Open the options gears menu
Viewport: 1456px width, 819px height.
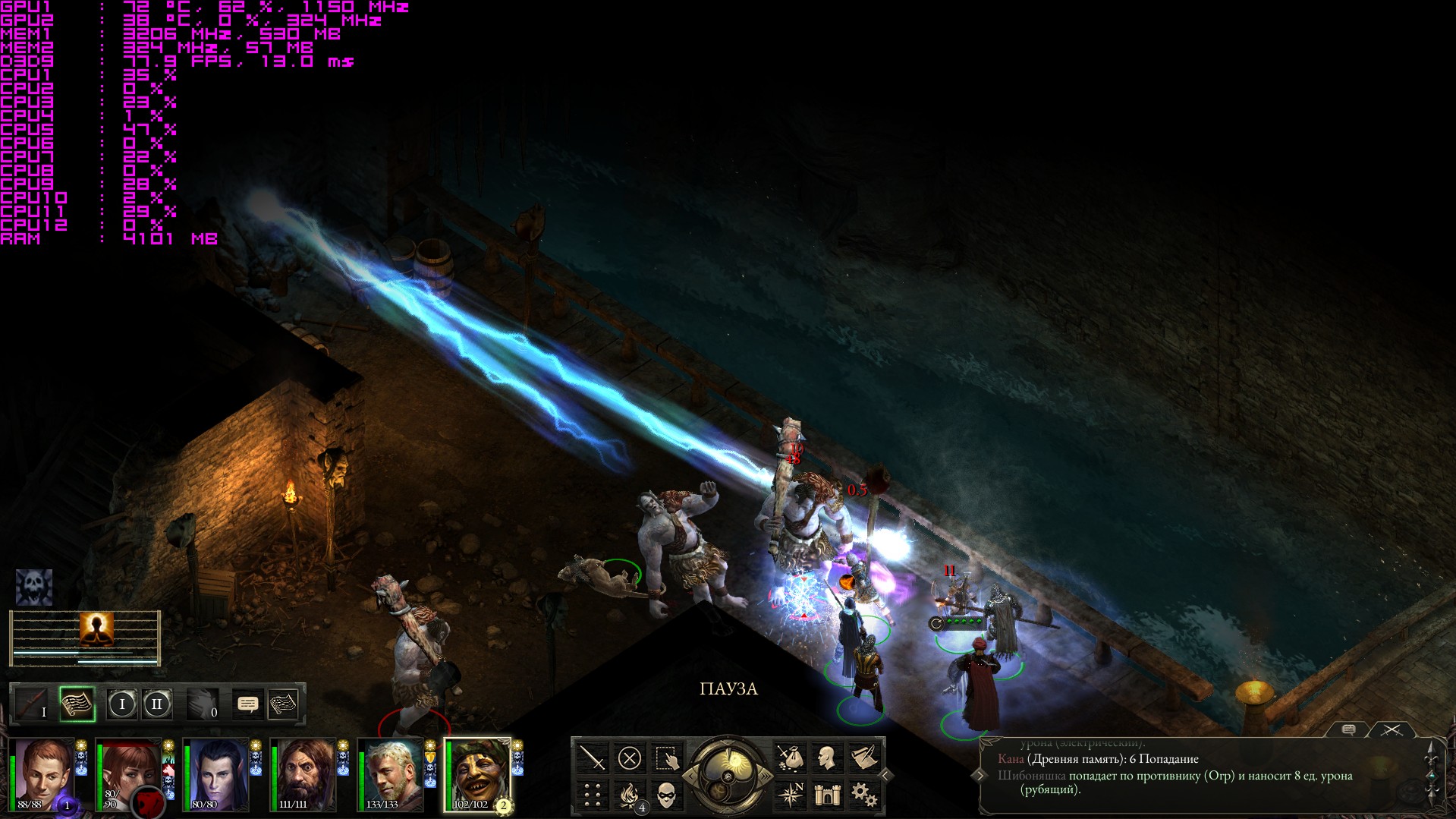pos(863,795)
